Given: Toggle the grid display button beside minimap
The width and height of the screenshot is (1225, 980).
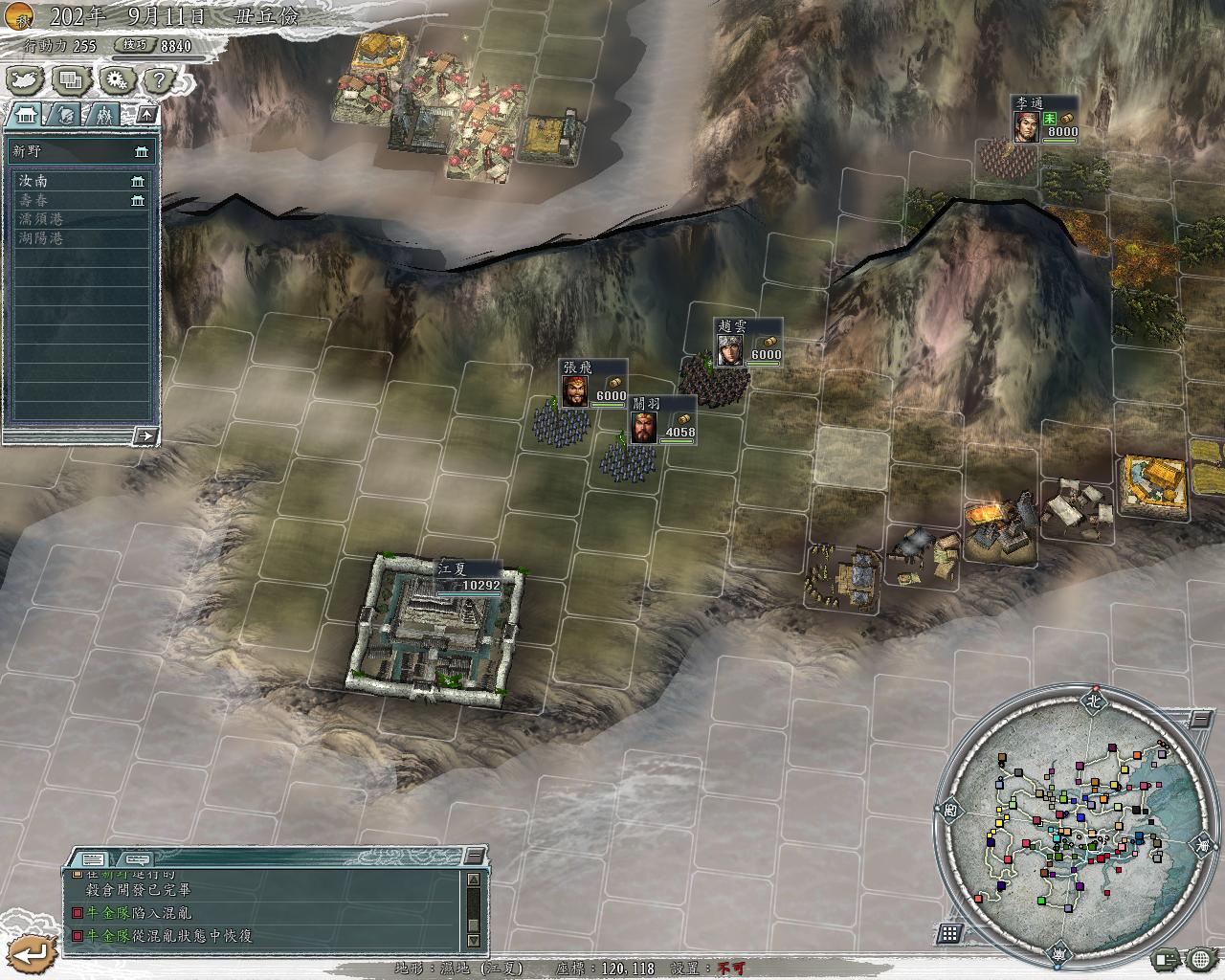Looking at the screenshot, I should [x=949, y=933].
